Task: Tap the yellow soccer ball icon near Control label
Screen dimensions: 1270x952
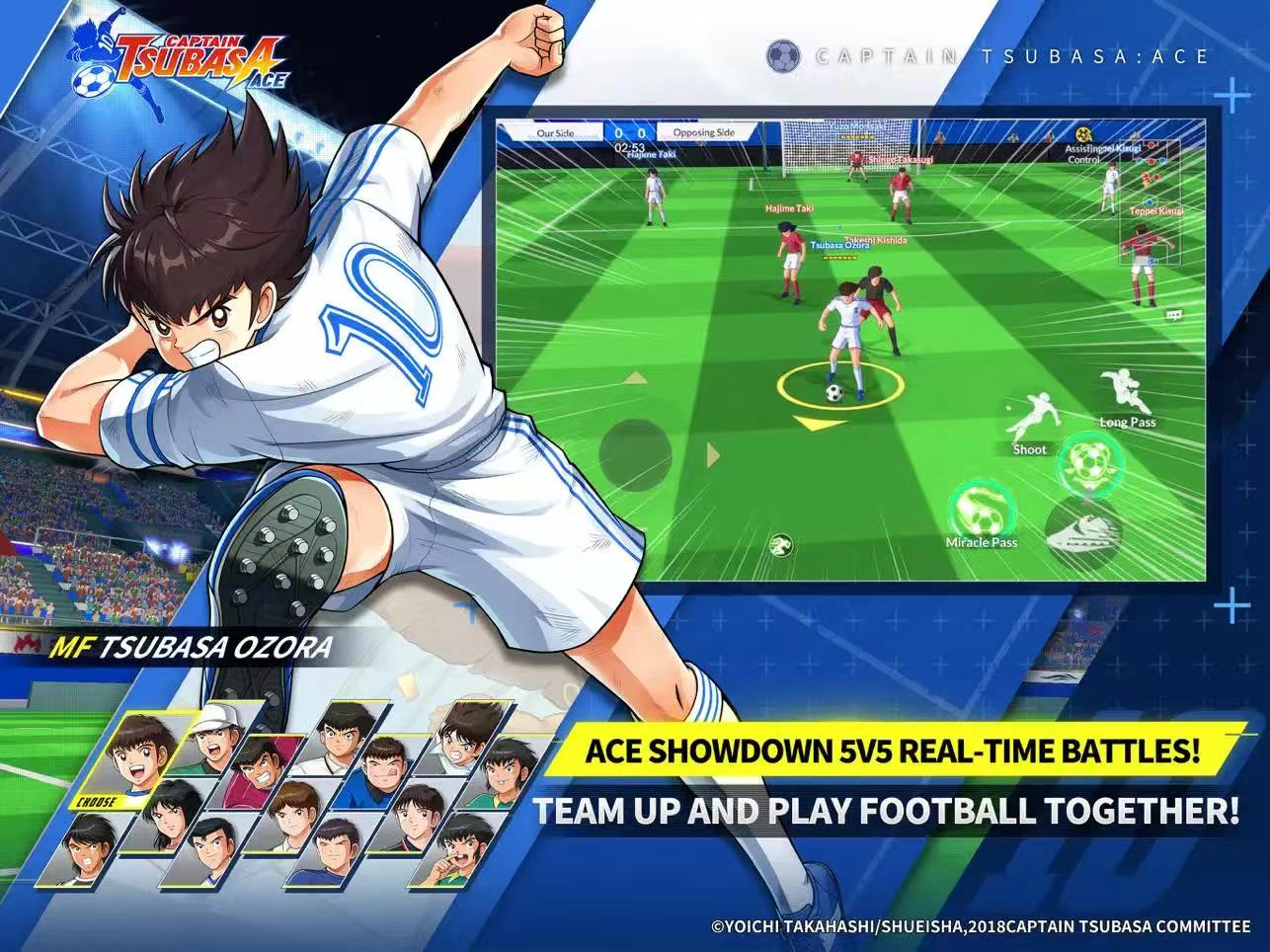Action: [x=1082, y=134]
